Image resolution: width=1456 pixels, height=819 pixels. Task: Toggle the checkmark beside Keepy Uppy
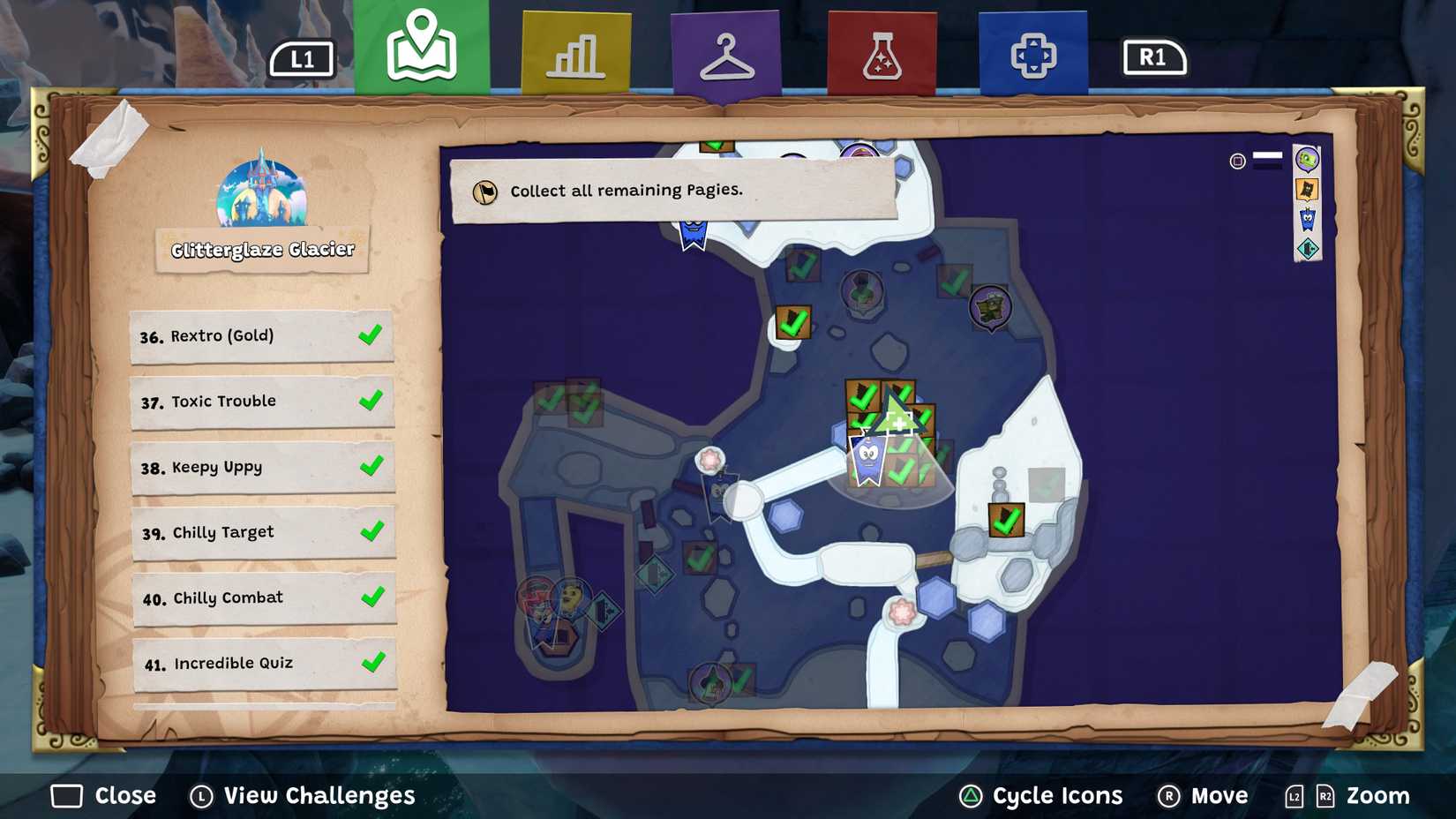(374, 466)
